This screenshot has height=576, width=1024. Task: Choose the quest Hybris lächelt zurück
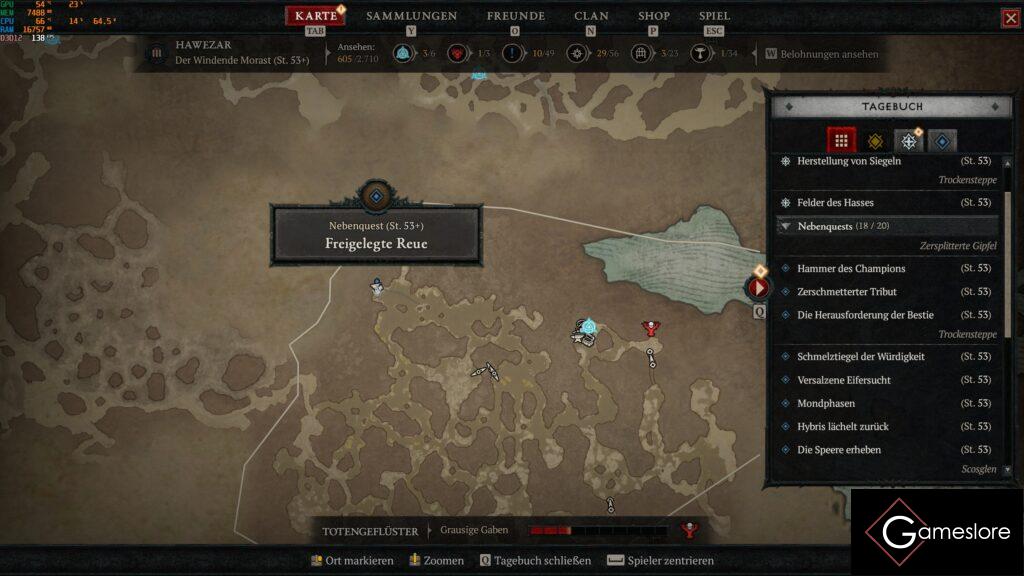pyautogui.click(x=843, y=427)
